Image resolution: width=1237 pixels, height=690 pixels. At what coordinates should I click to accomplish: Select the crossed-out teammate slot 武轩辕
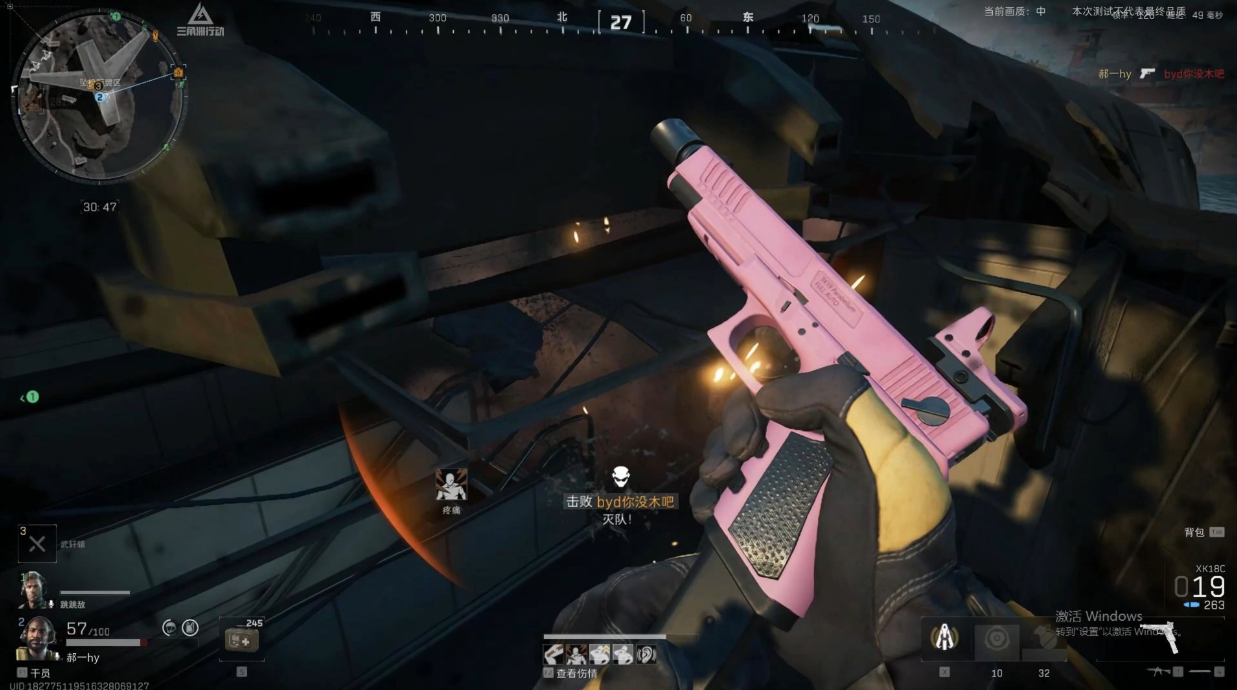pyautogui.click(x=37, y=543)
